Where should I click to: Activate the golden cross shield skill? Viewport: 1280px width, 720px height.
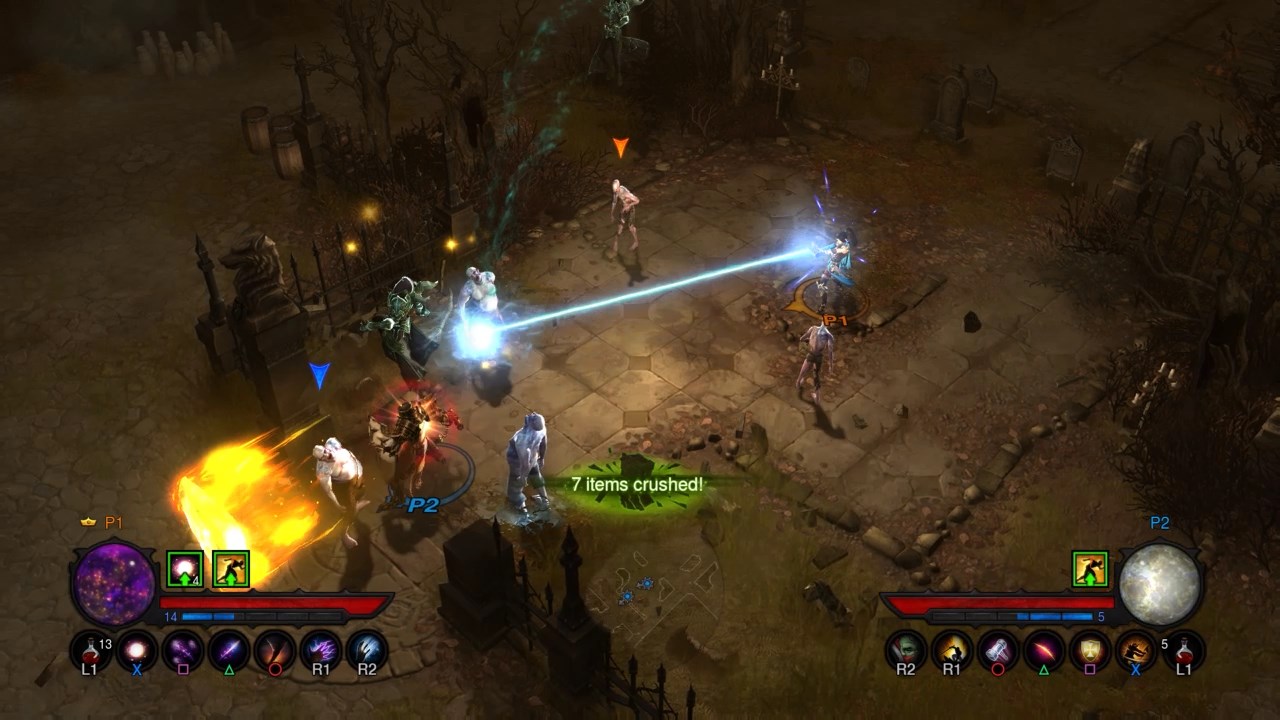tap(1090, 650)
